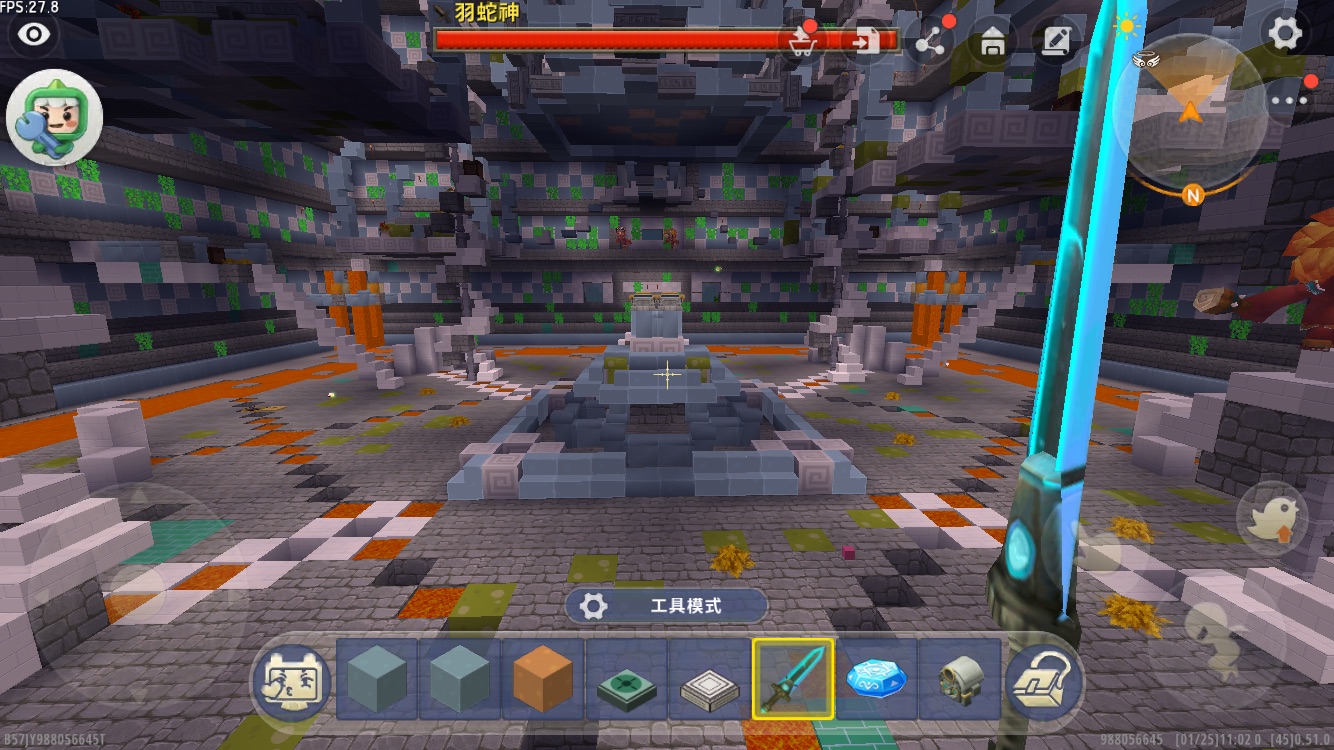Open the gear settings menu
Screen dimensions: 1334x750
(x=1285, y=34)
